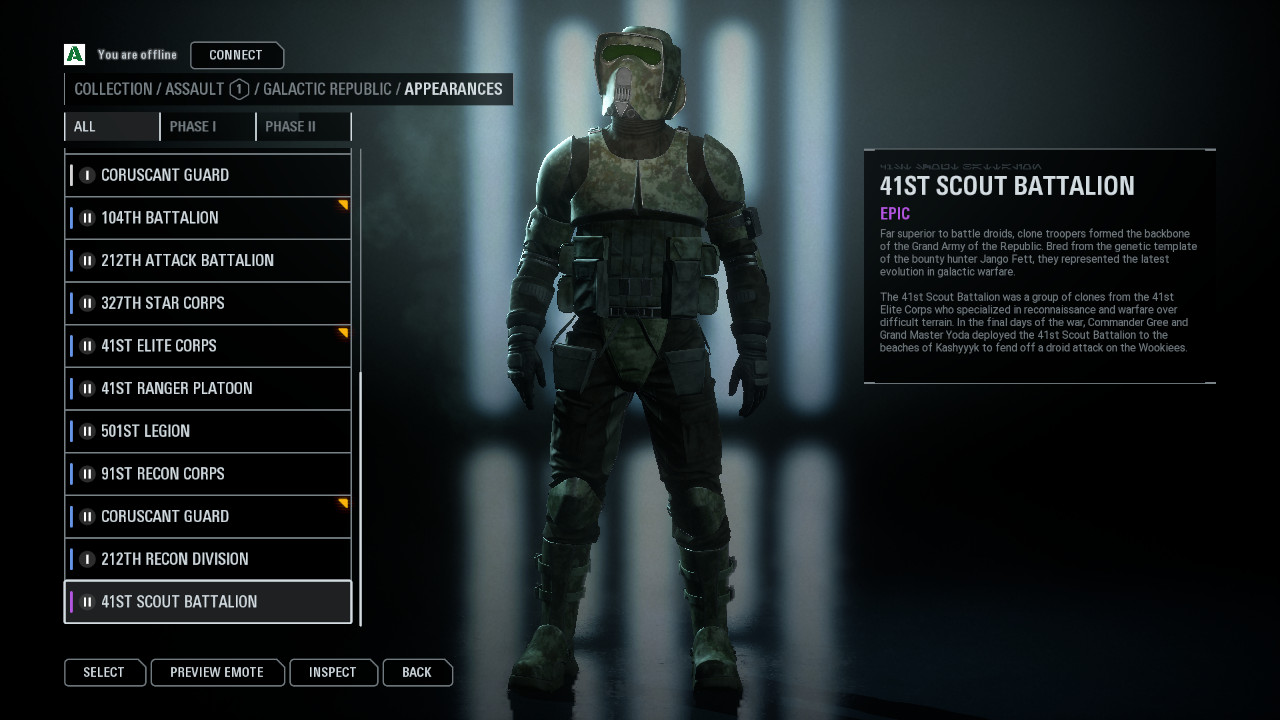Click the rarity icon next to 501st Legion
Viewport: 1280px width, 720px height.
tap(88, 431)
